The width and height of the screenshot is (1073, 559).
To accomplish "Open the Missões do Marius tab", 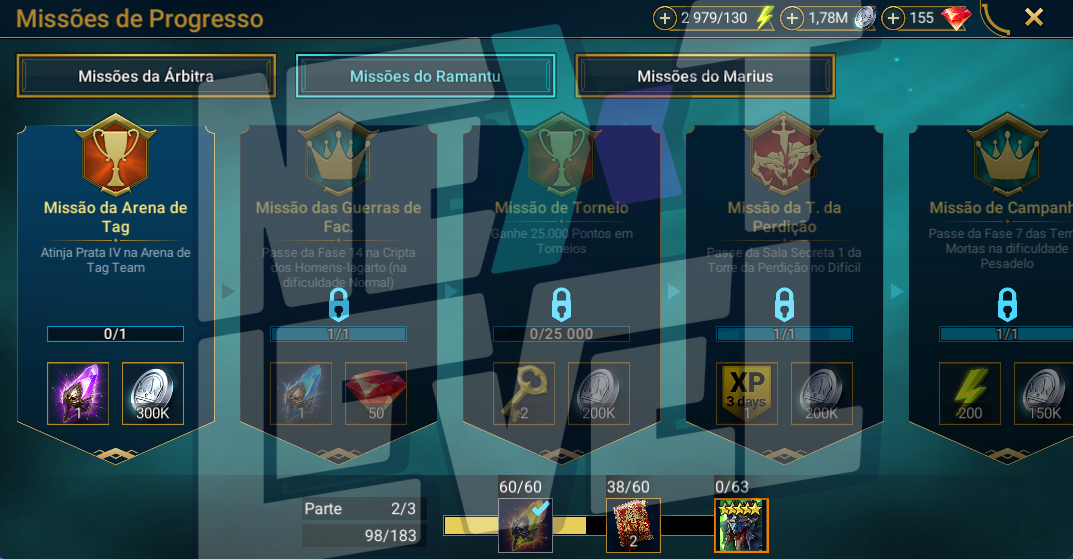I will 705,76.
